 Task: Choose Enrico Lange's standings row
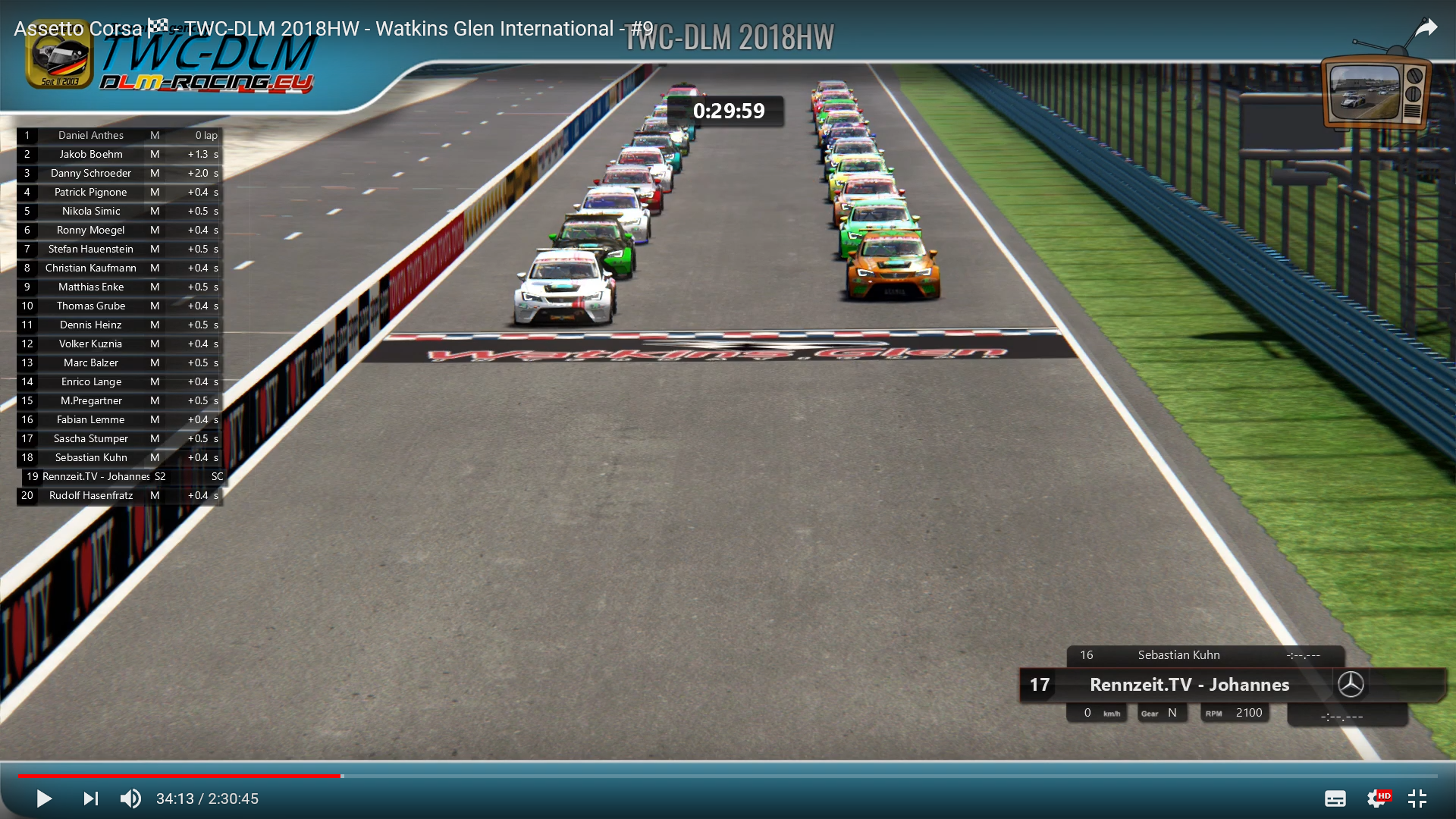(91, 382)
